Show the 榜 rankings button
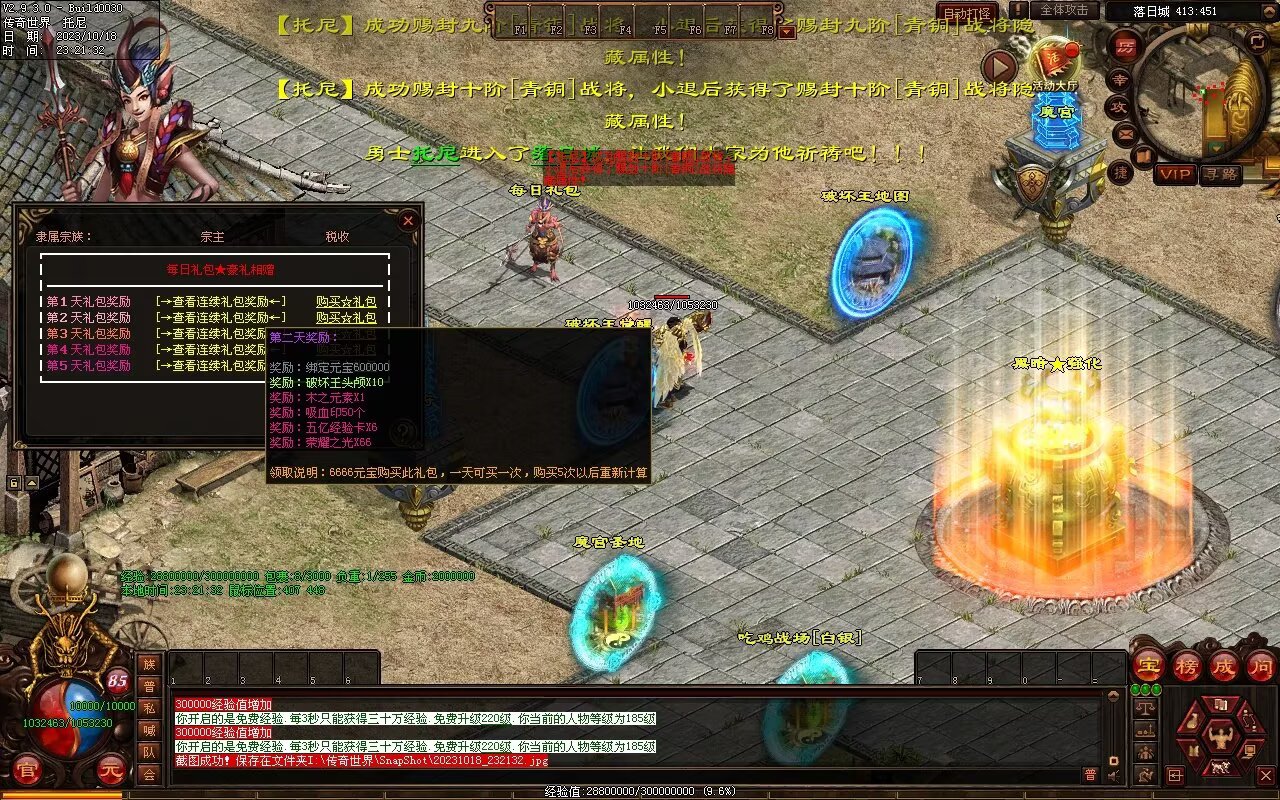Viewport: 1280px width, 800px height. click(1187, 665)
